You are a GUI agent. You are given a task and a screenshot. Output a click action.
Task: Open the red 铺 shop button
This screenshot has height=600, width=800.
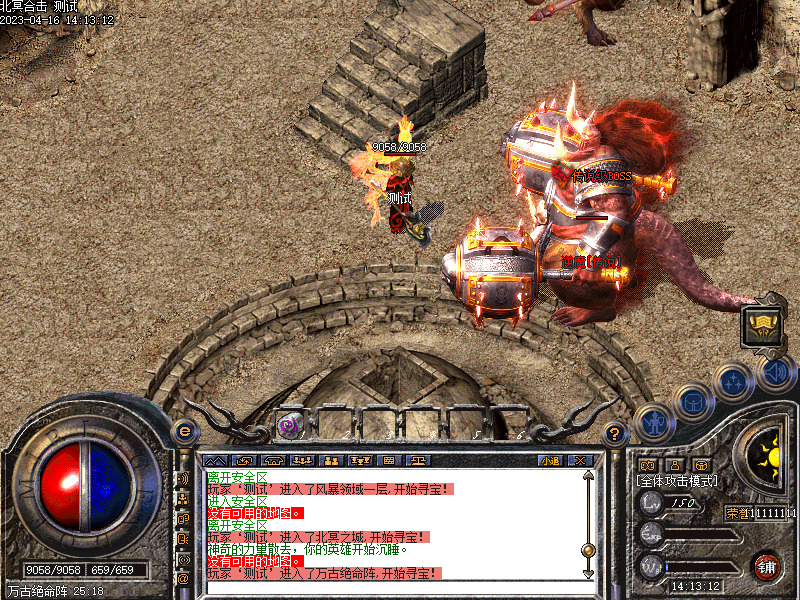coord(766,567)
